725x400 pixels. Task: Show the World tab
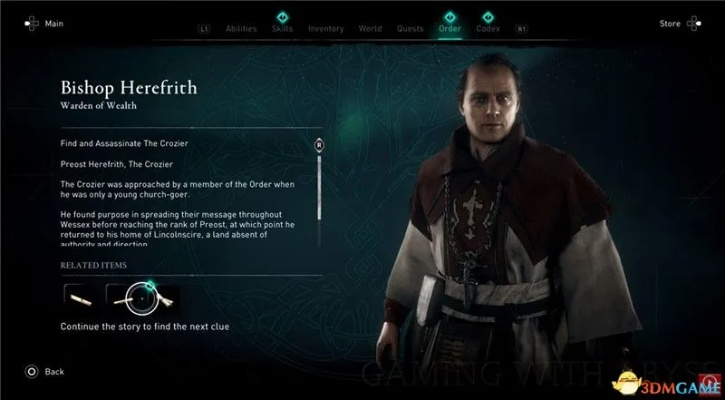(x=368, y=29)
